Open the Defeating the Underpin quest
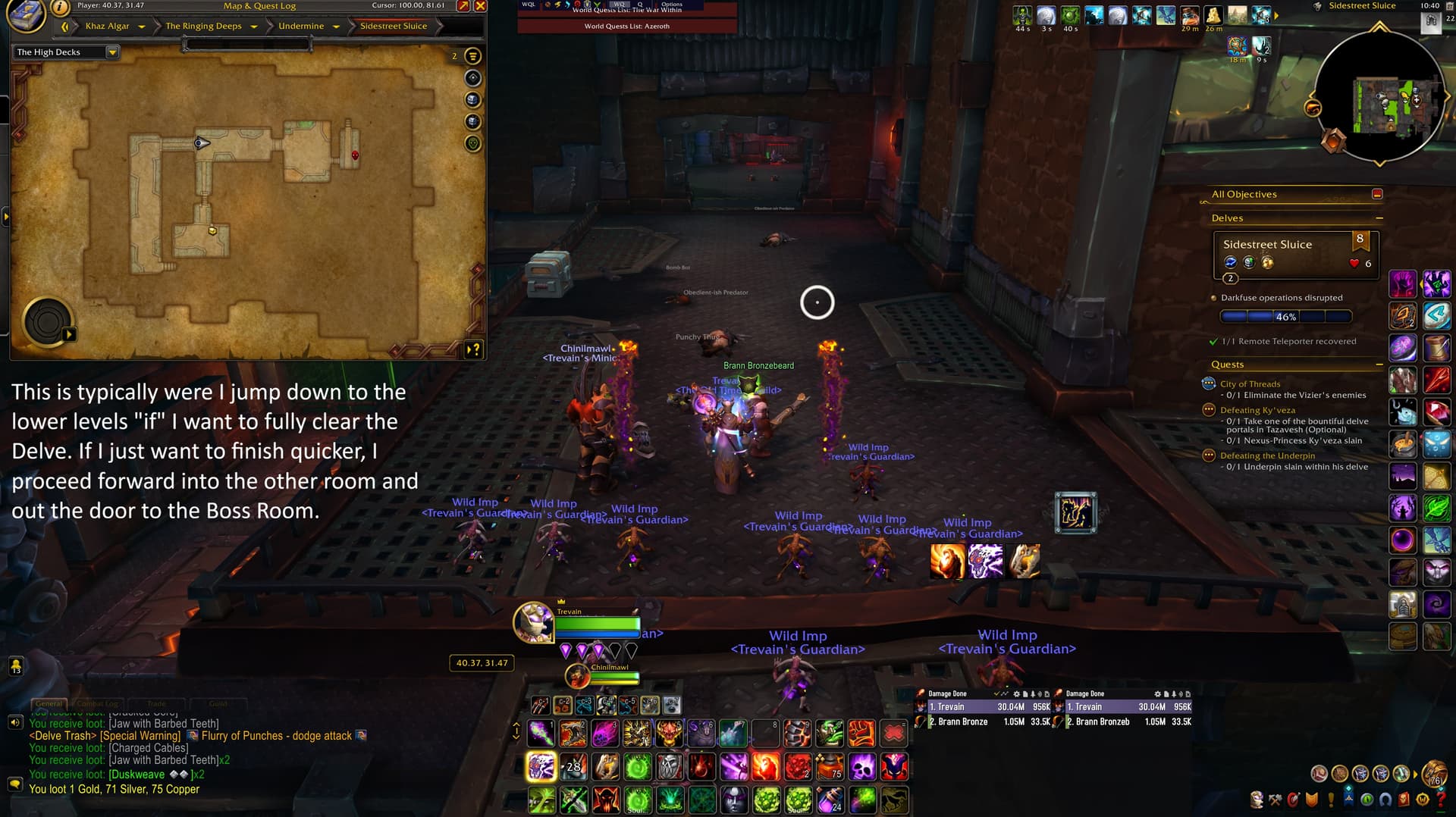Viewport: 1456px width, 817px height. tap(1267, 455)
